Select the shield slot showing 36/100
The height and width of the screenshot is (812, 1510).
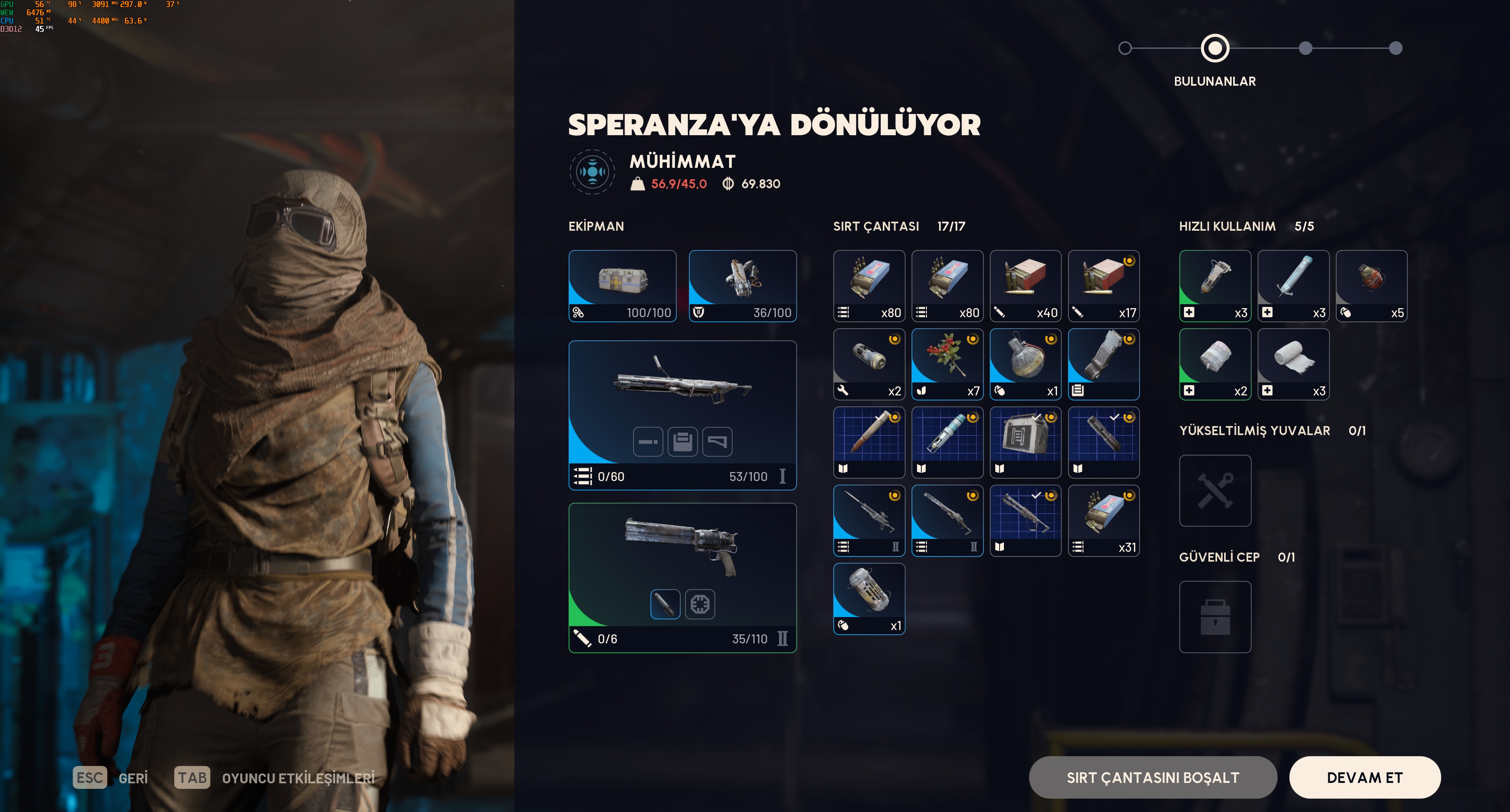coord(742,286)
